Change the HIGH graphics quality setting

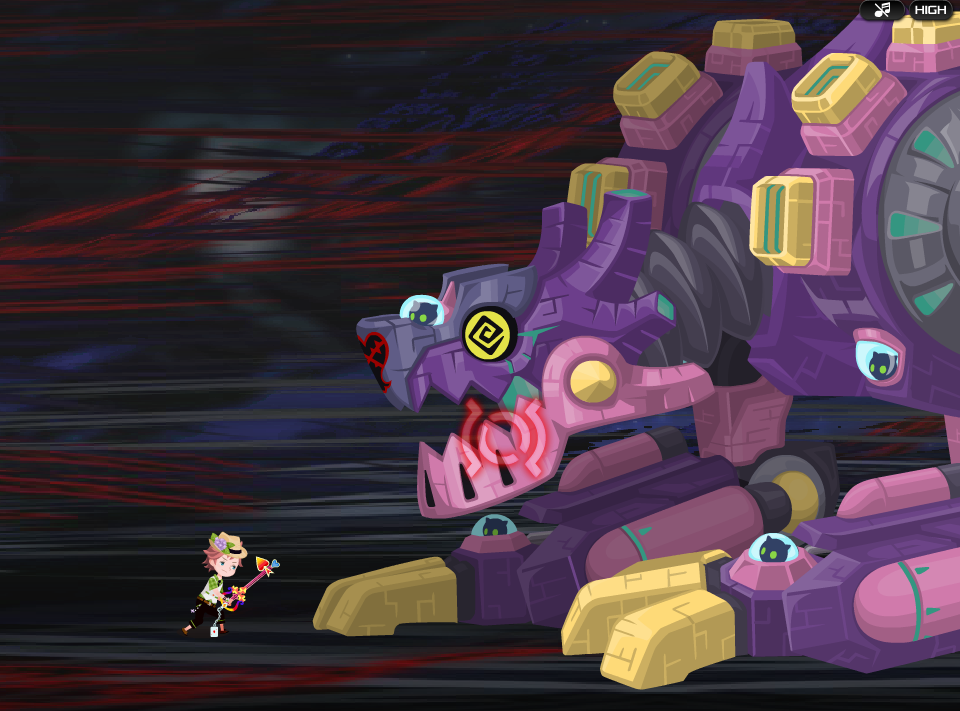tap(930, 10)
